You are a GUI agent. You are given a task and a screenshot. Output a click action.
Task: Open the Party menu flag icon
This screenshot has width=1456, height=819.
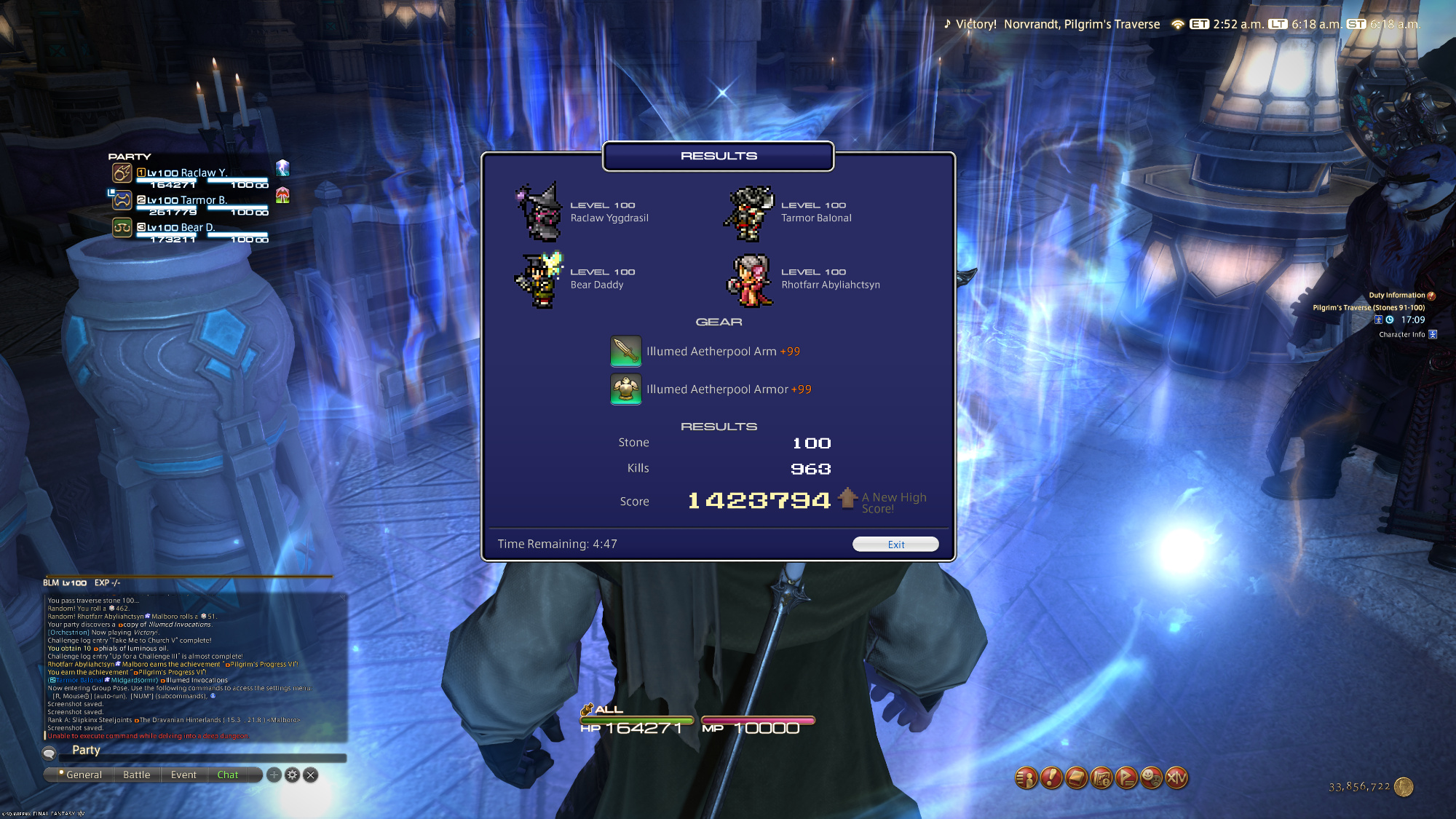pyautogui.click(x=1126, y=778)
